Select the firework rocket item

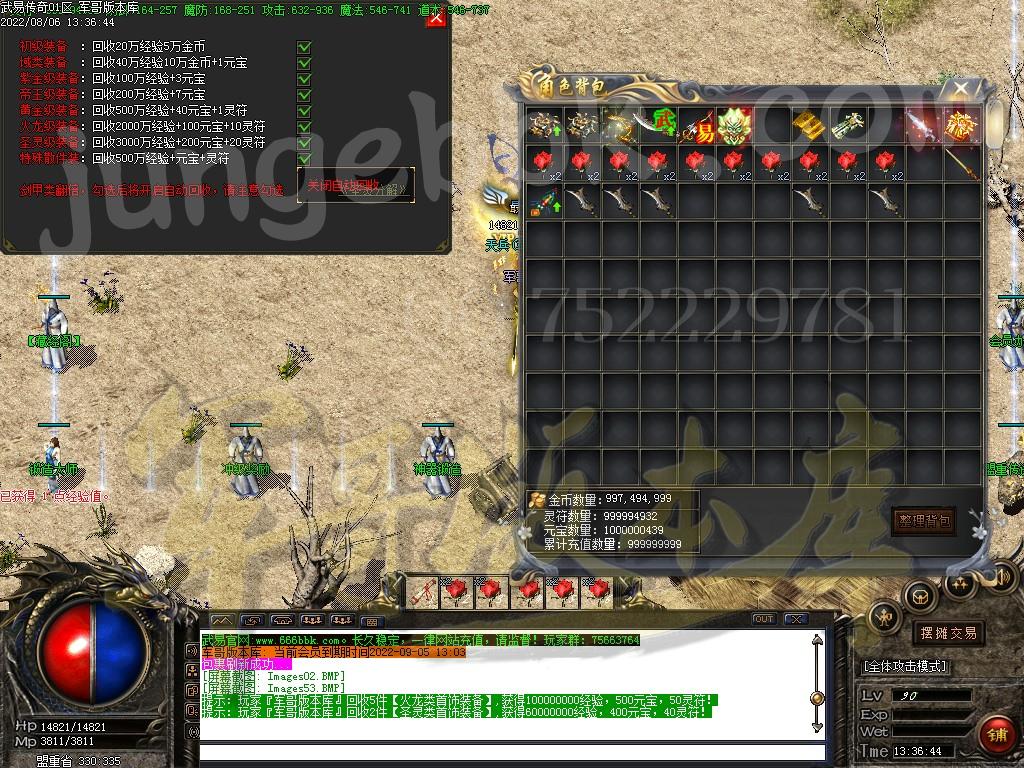pyautogui.click(x=545, y=199)
